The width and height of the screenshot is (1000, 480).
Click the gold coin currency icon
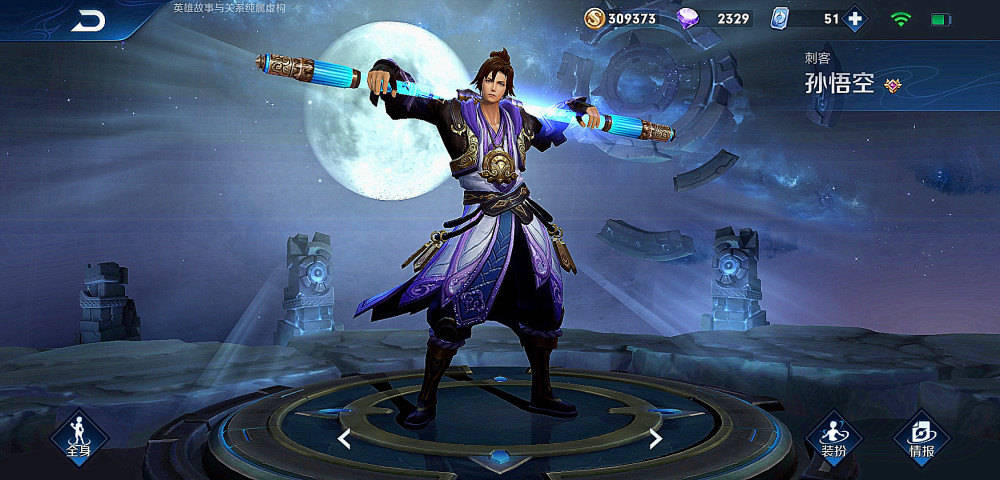pyautogui.click(x=595, y=19)
